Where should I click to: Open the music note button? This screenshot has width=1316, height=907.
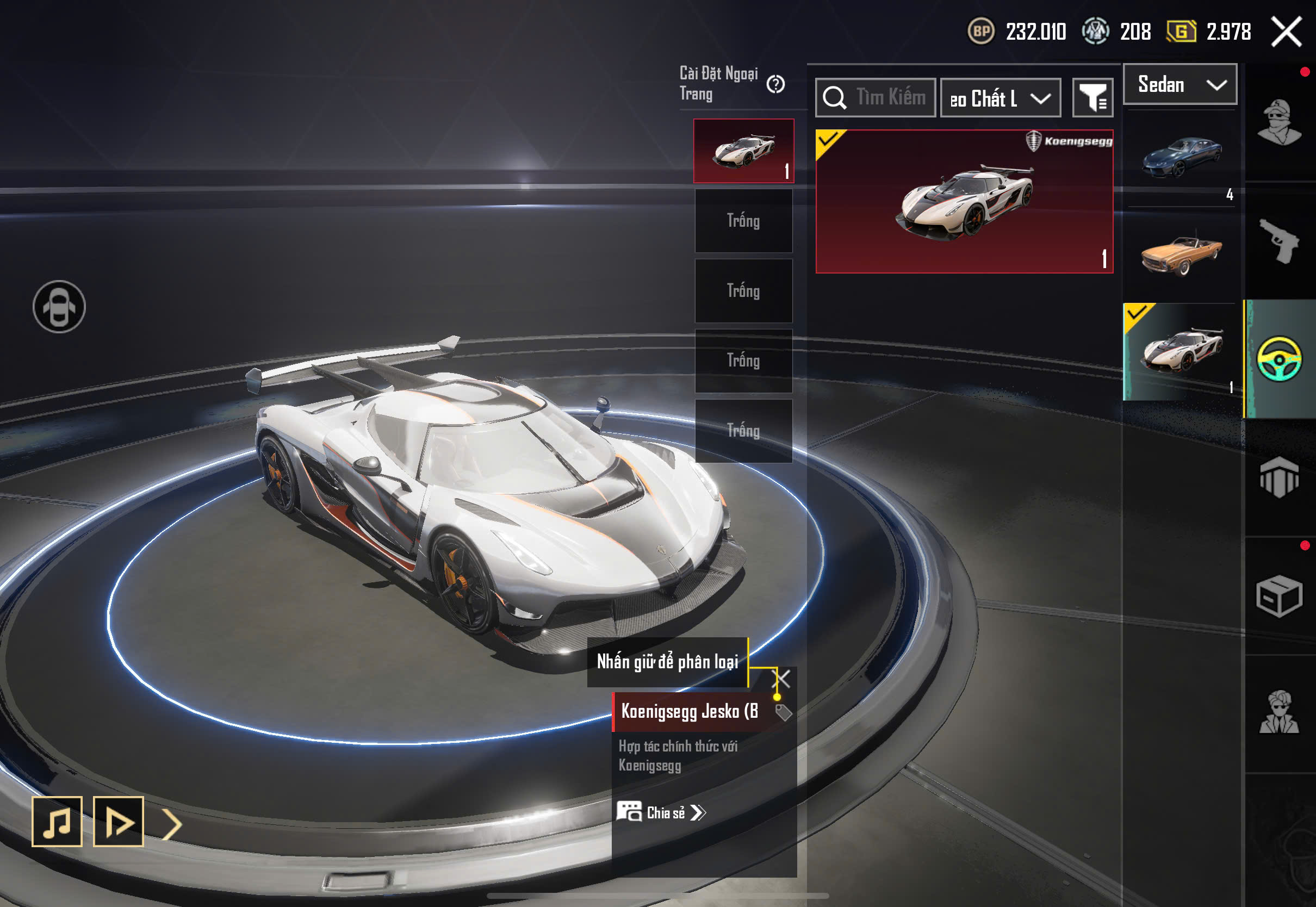57,821
